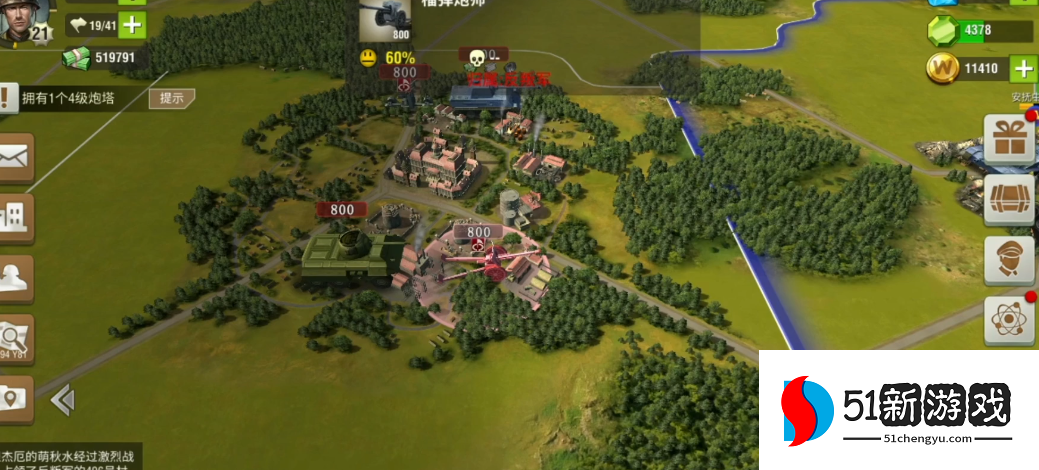Open the atom research menu

[x=1009, y=321]
